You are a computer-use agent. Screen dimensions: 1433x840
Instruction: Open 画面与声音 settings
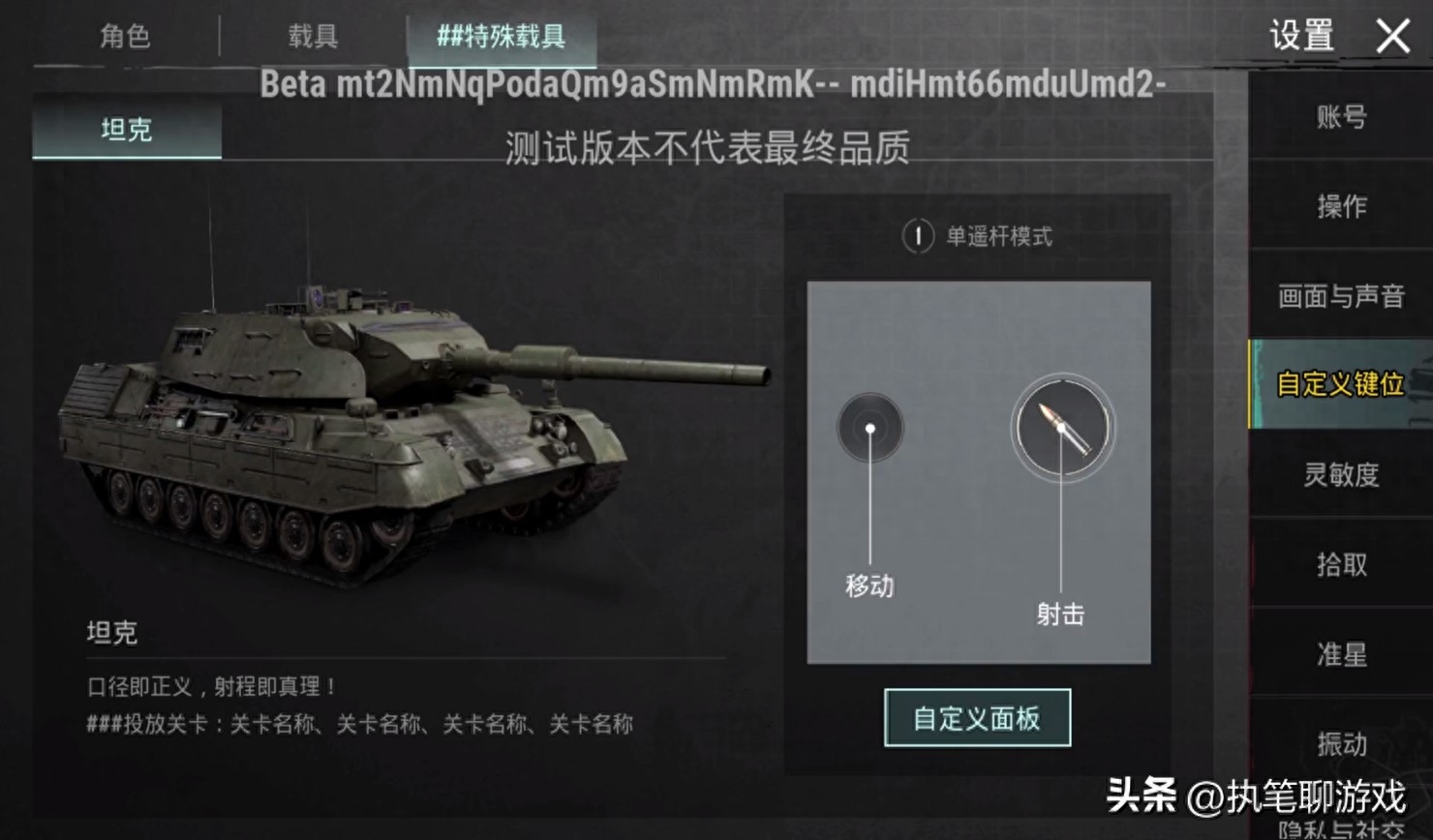[1341, 295]
